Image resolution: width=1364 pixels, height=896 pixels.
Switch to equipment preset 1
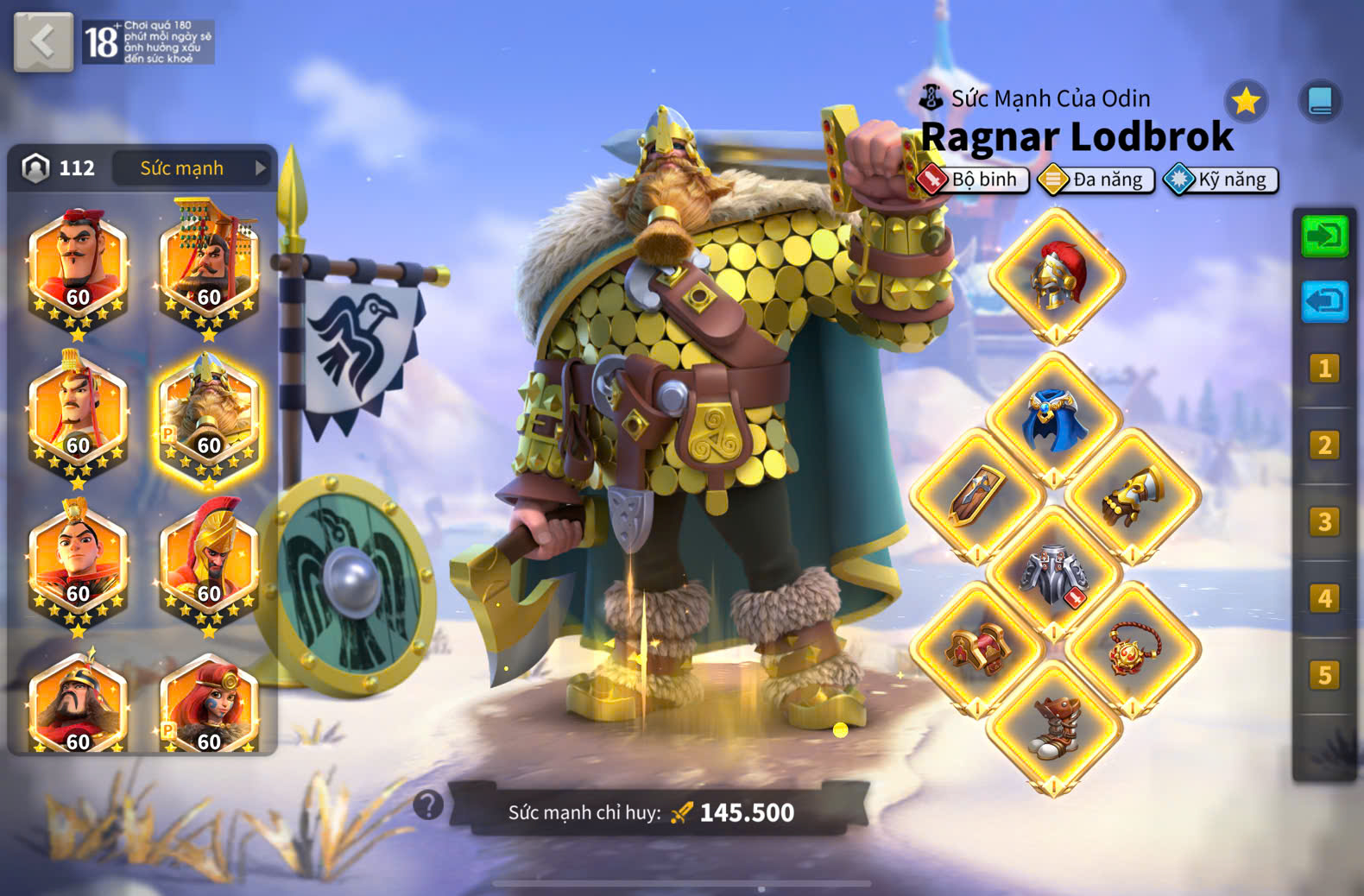1324,369
